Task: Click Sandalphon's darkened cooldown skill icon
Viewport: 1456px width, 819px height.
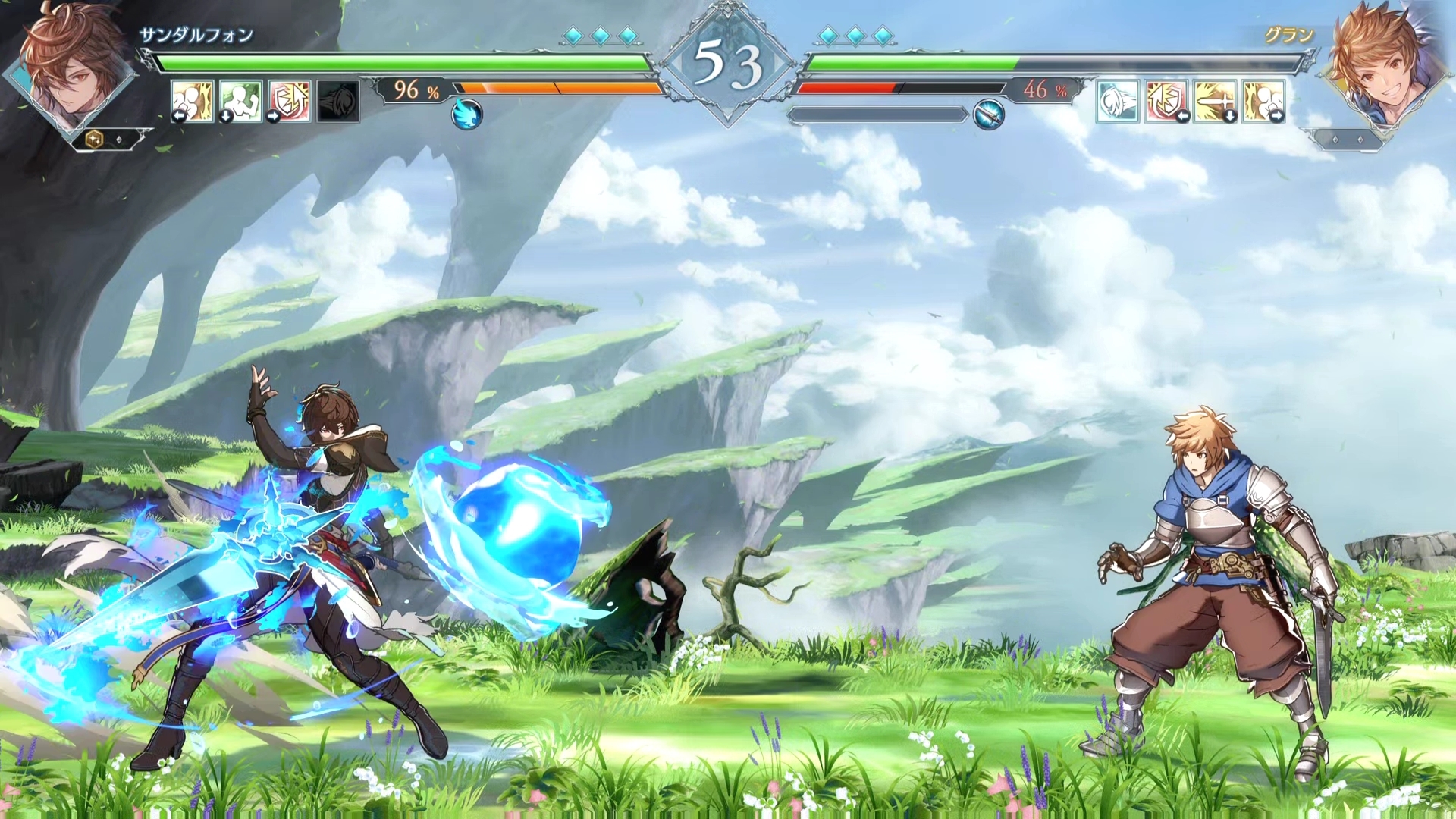Action: point(338,100)
